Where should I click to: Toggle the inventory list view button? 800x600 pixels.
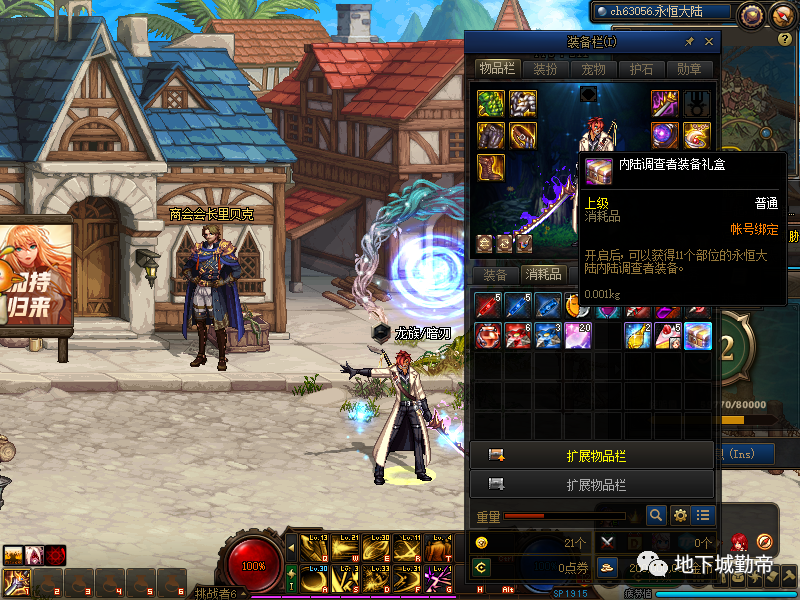[704, 516]
